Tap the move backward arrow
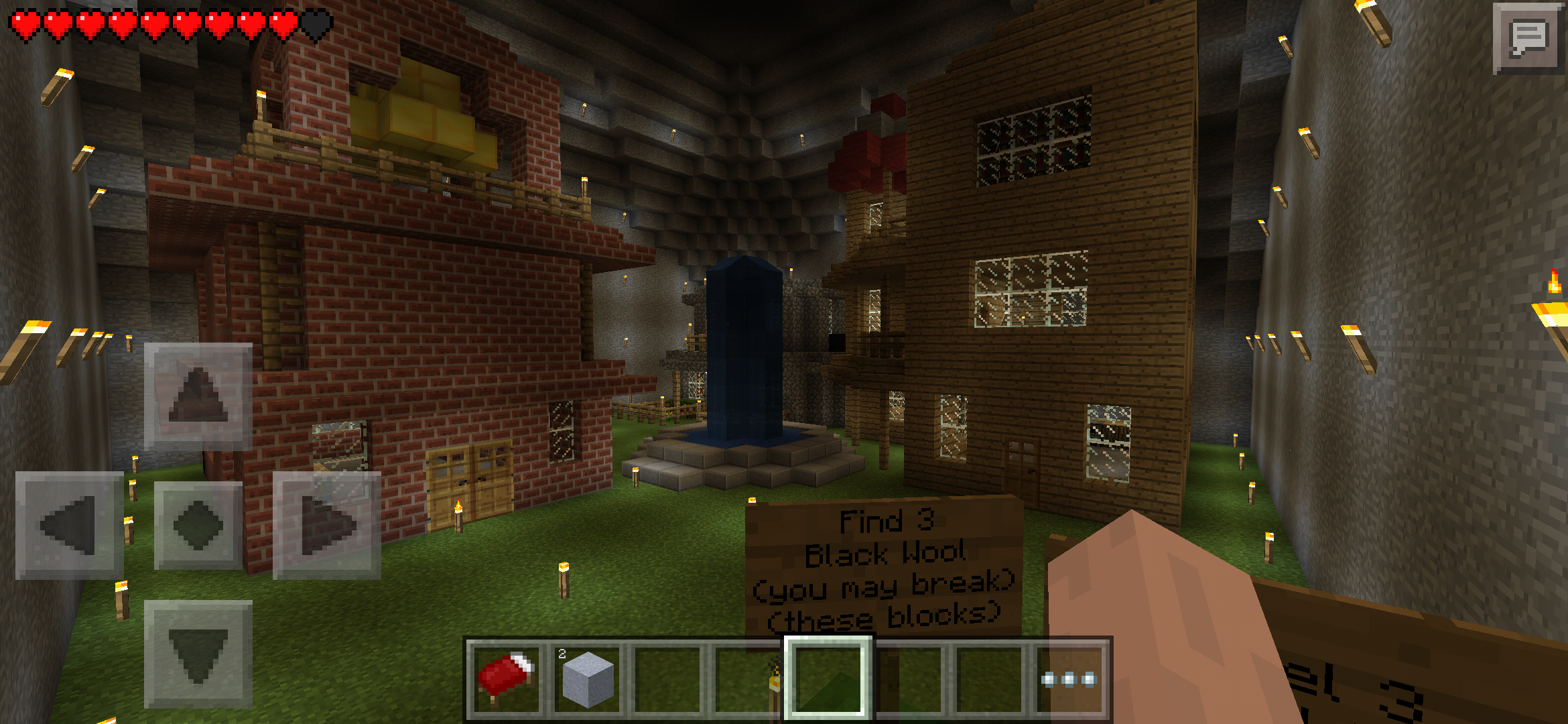This screenshot has height=724, width=1568. (x=198, y=654)
